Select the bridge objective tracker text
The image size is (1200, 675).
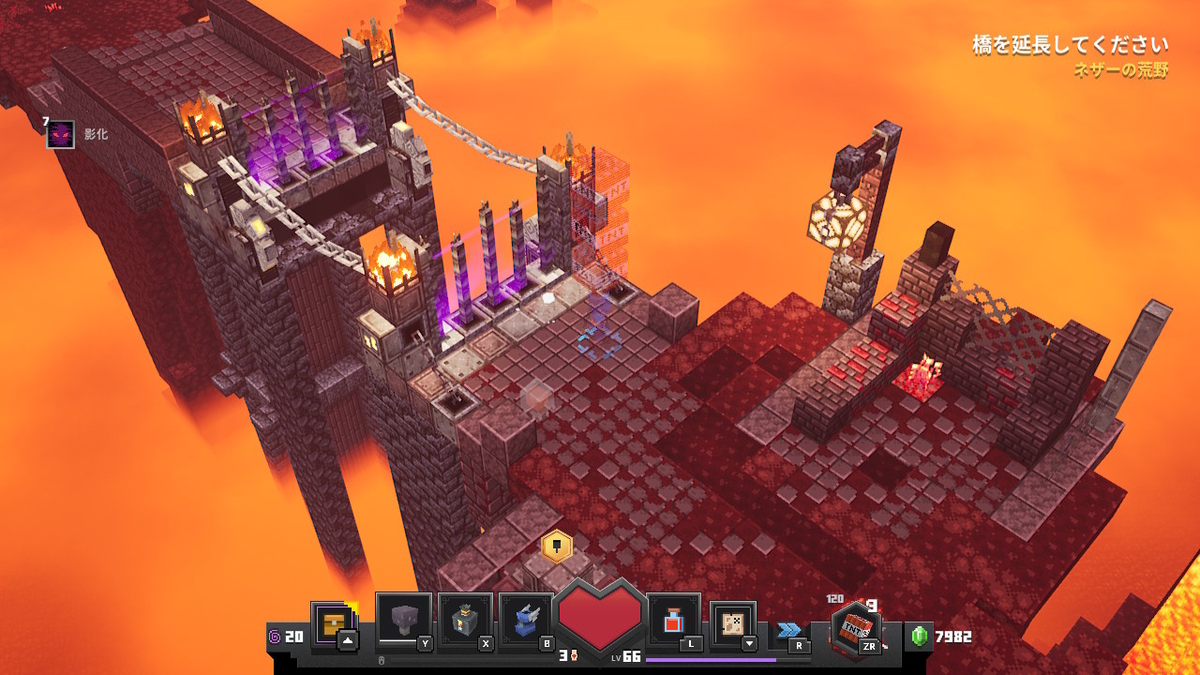tap(1070, 45)
